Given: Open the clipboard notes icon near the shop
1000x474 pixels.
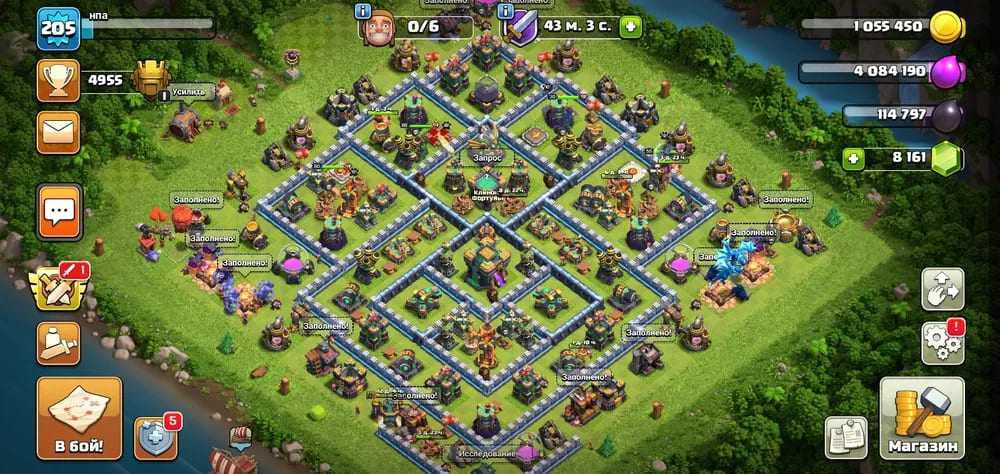Looking at the screenshot, I should 845,436.
